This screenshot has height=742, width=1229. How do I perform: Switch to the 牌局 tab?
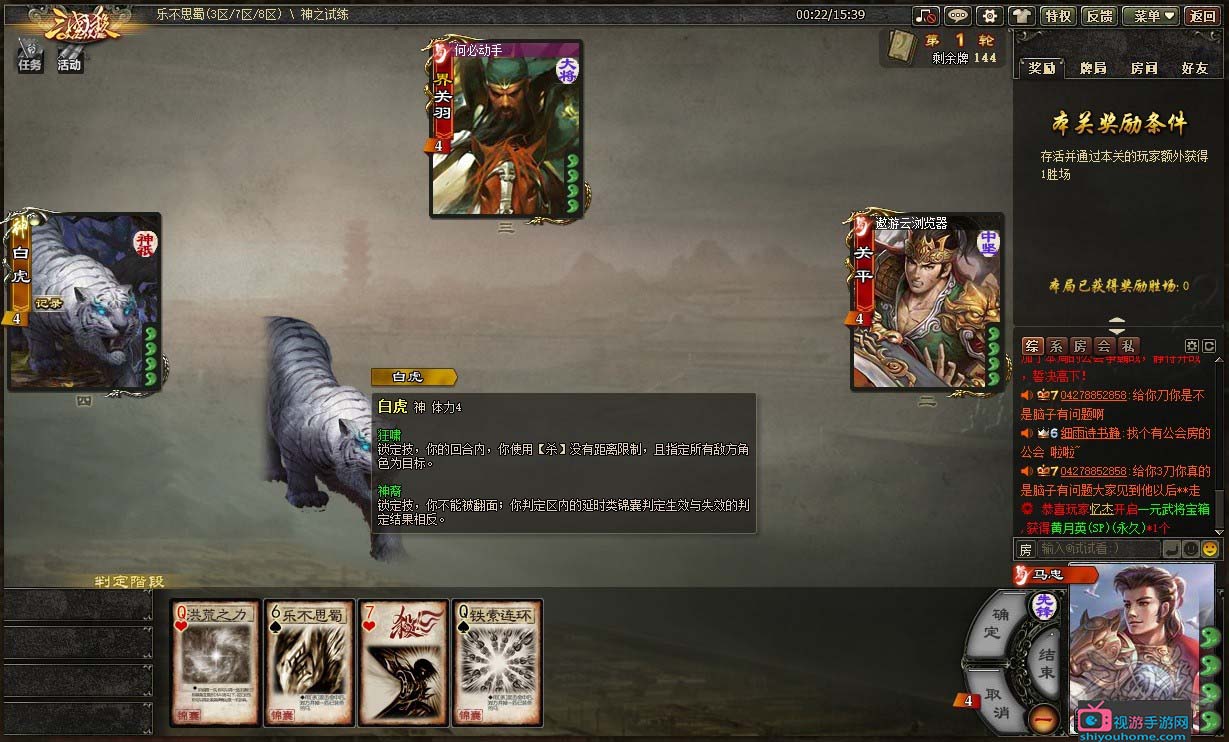pos(1093,68)
